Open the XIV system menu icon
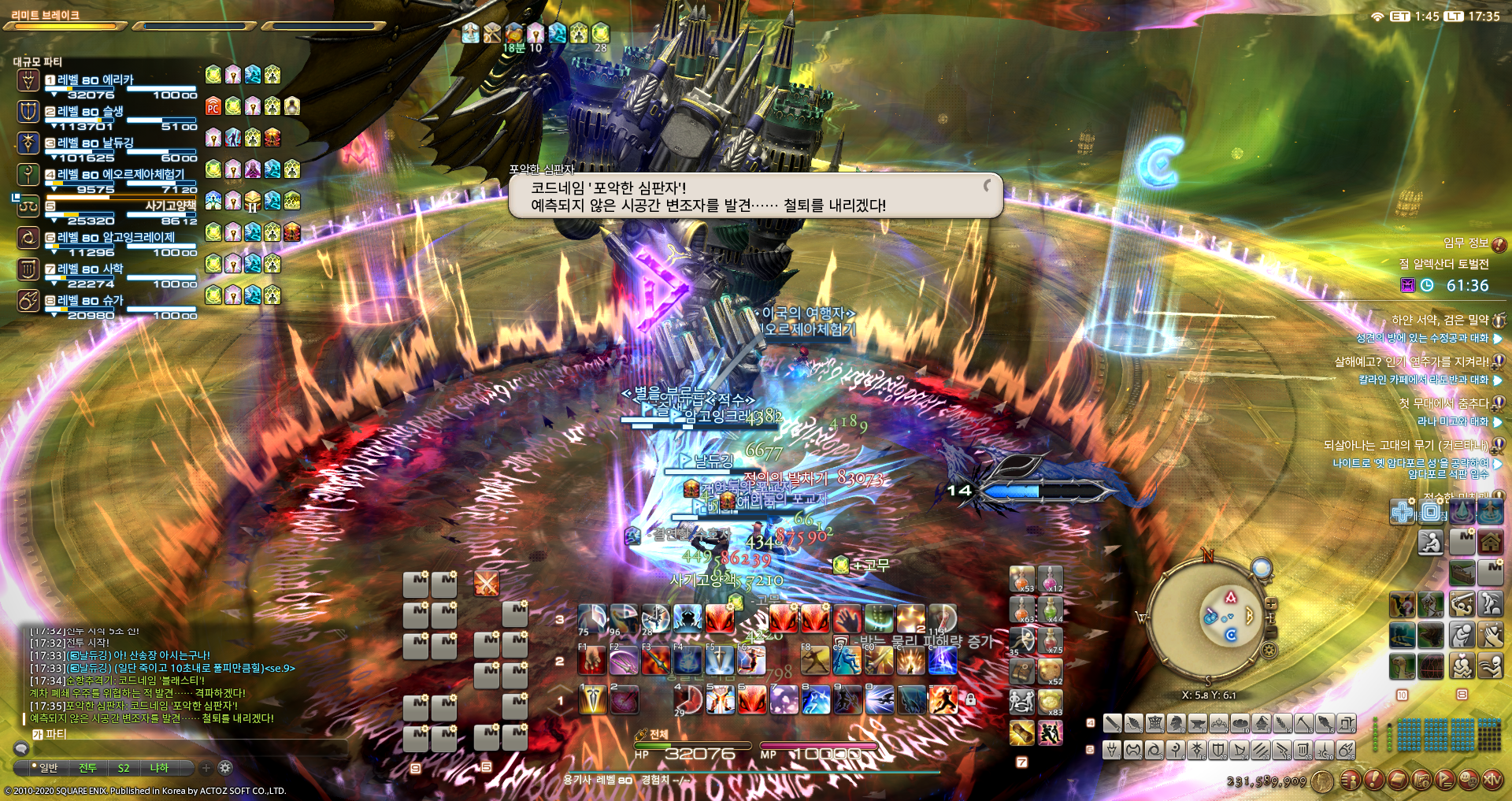1512x801 pixels. point(1492,779)
